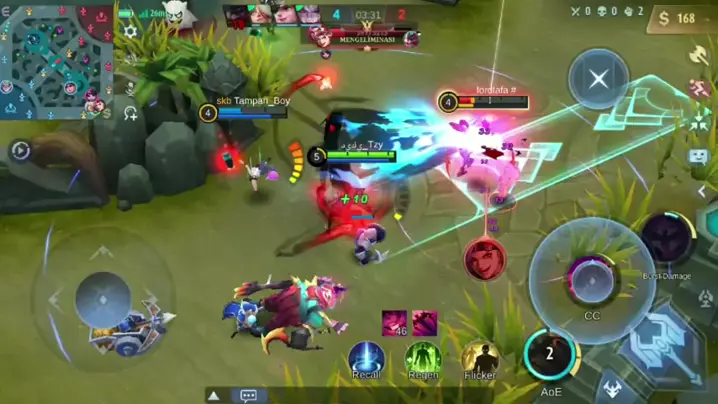Screen dimensions: 718x404
Task: Open the shop via gold counter
Action: point(672,18)
